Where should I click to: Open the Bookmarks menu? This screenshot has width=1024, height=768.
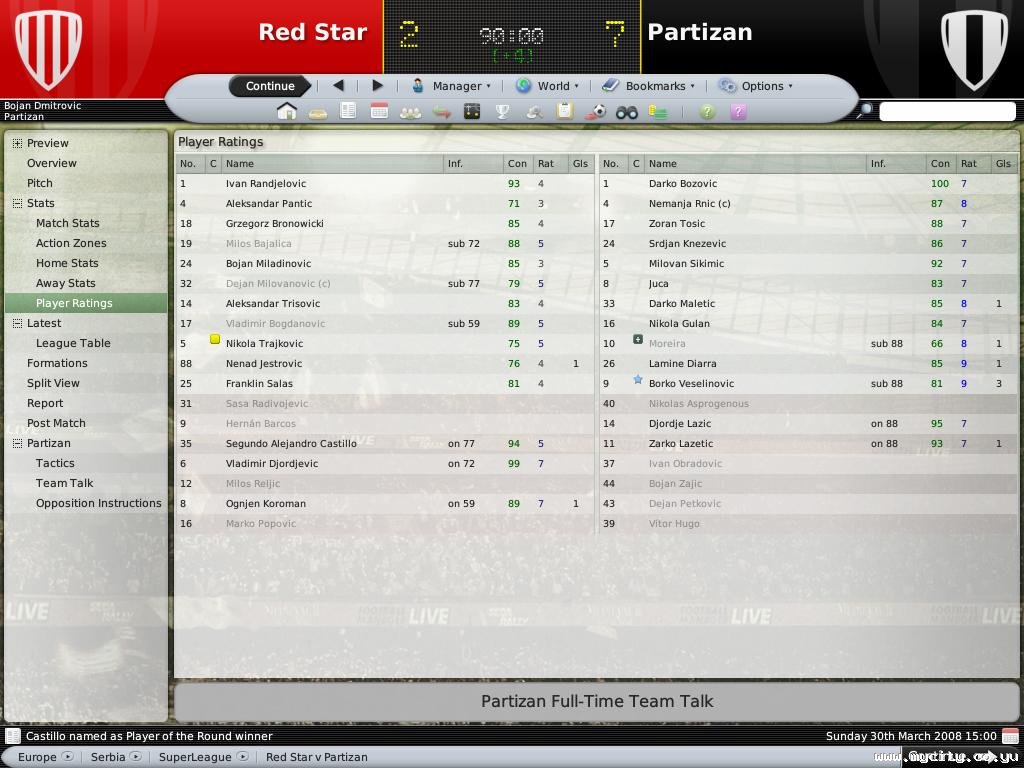click(648, 86)
